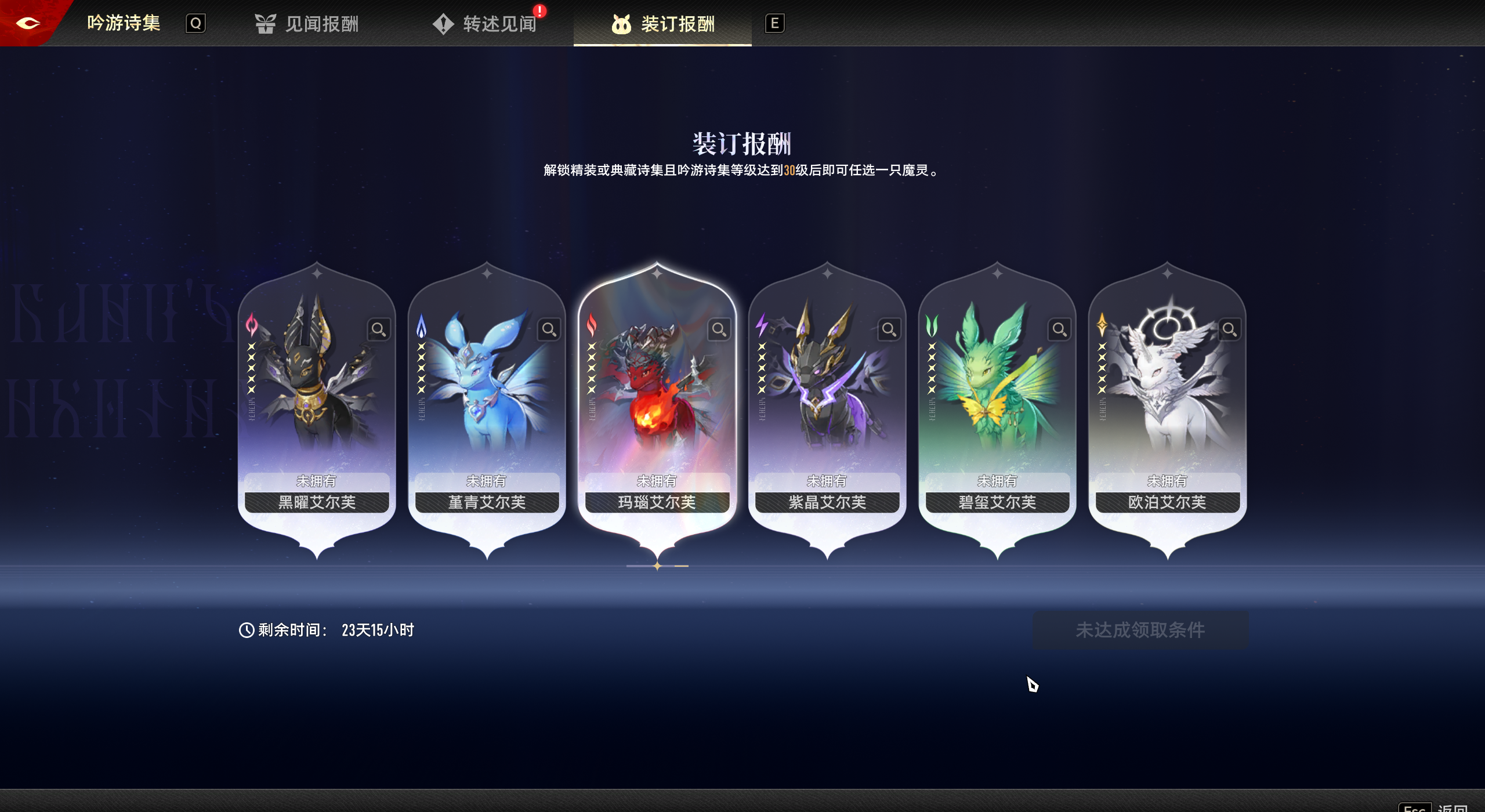This screenshot has height=812, width=1485.
Task: Open the magnifier preview on 黑曜艾尔芙 card
Action: tap(380, 329)
